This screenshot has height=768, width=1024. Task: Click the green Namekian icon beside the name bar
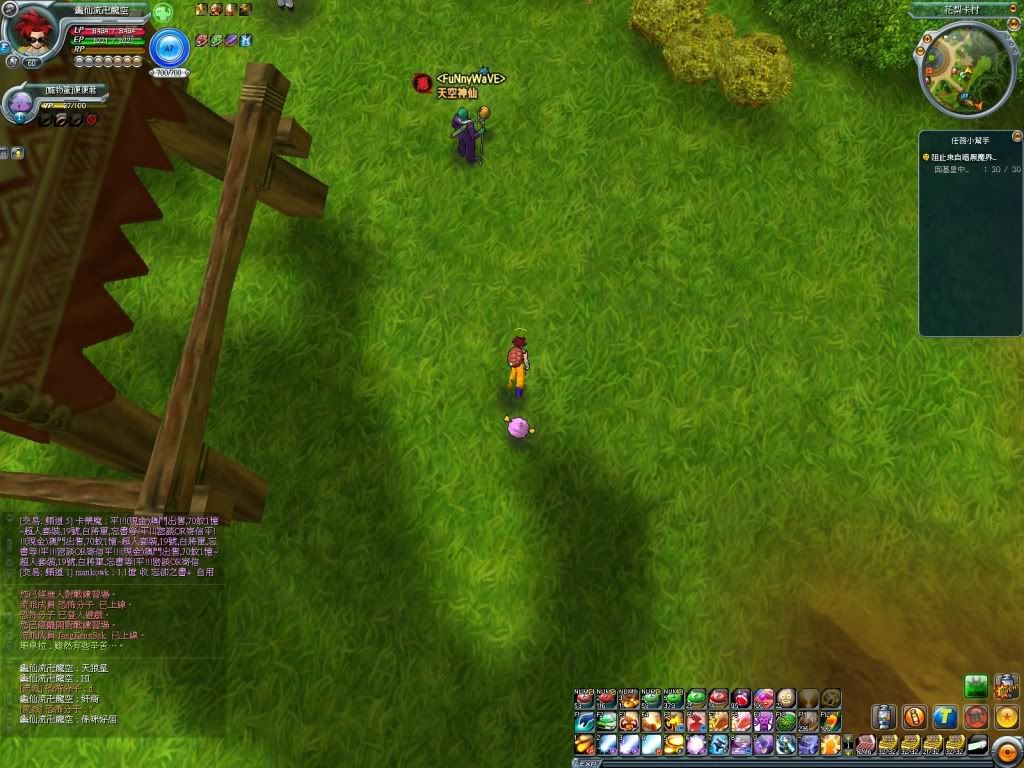(162, 13)
